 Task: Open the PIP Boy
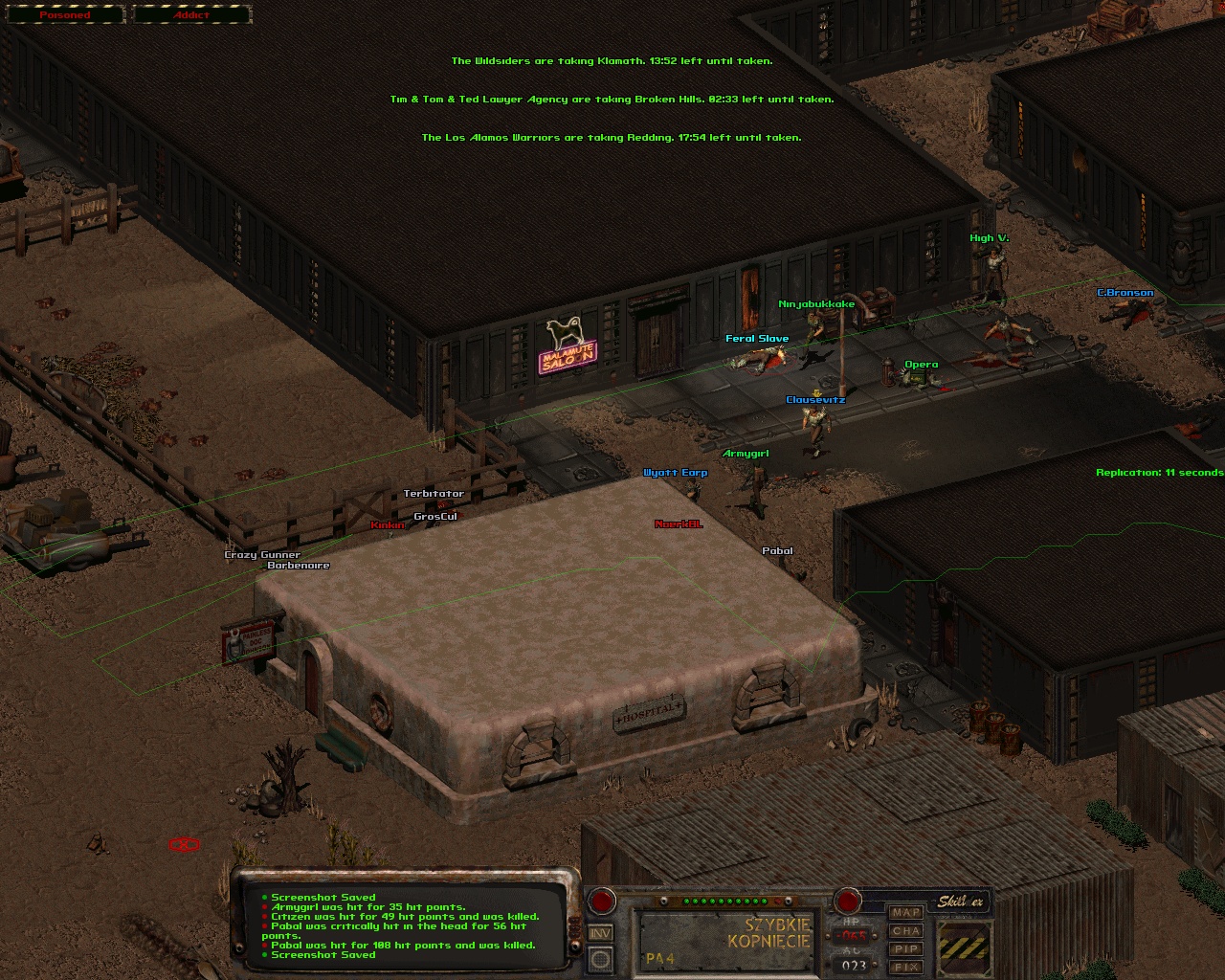905,949
